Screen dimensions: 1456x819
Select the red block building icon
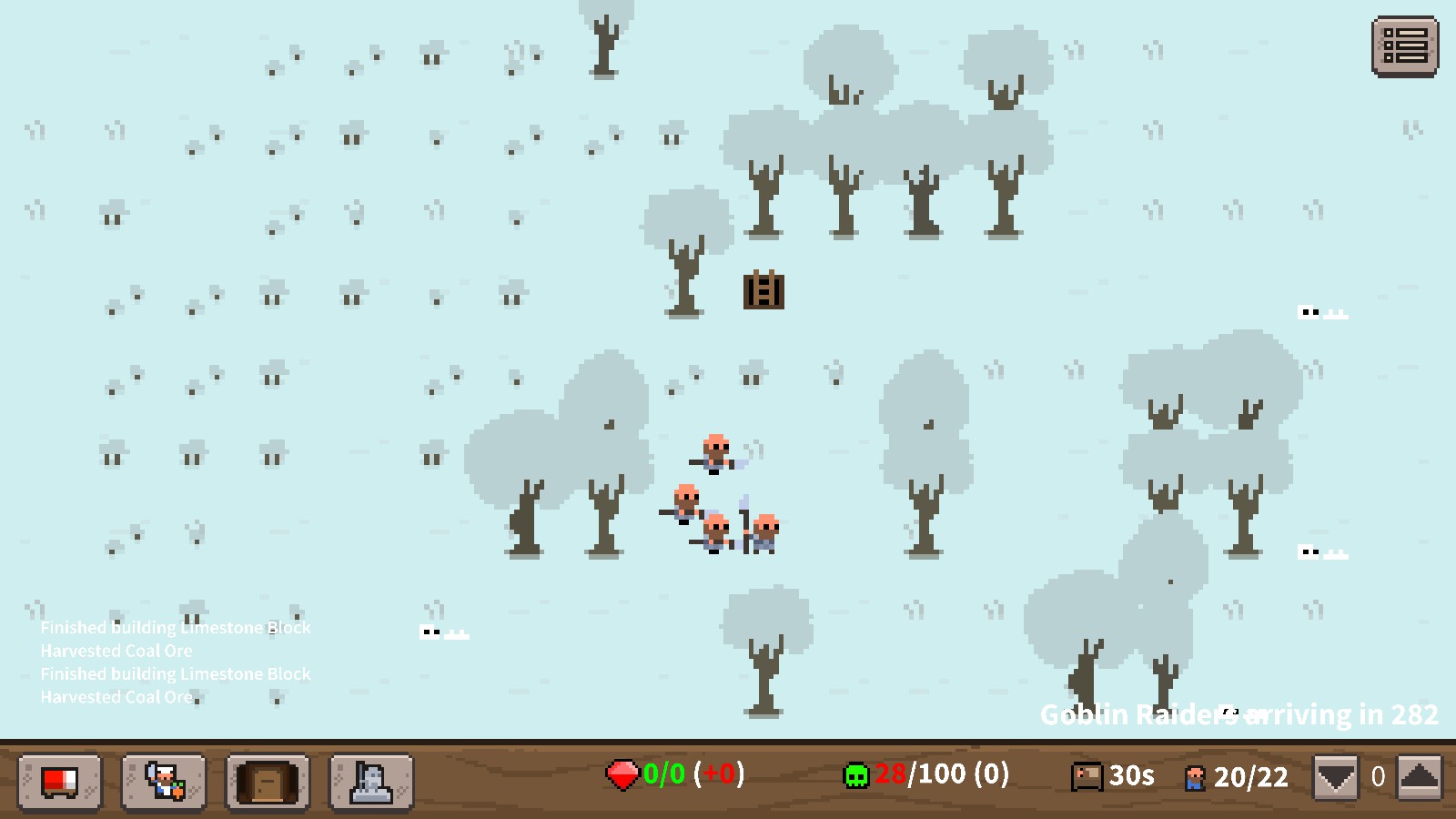click(x=60, y=781)
